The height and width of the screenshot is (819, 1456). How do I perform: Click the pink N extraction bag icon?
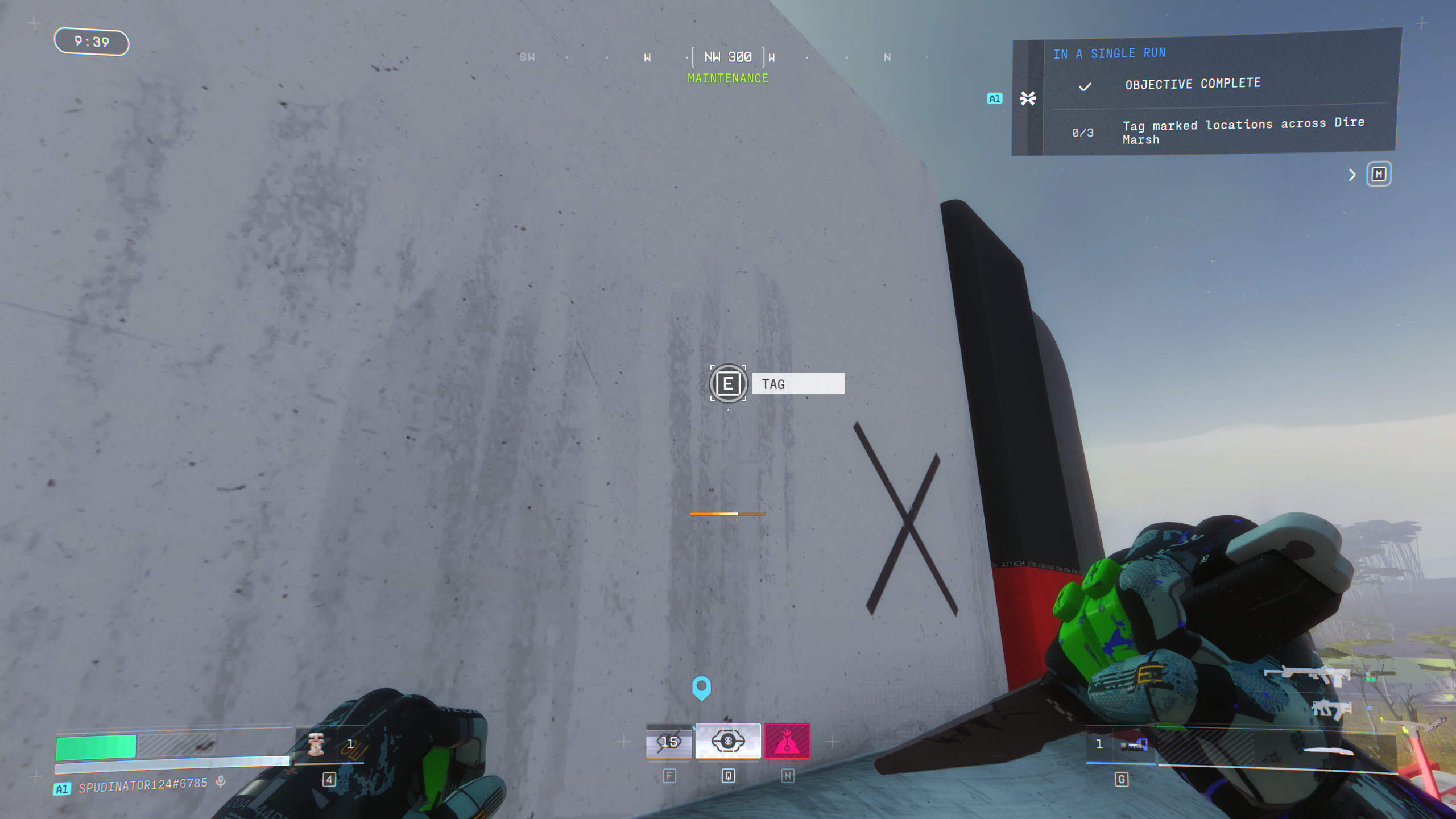[787, 741]
